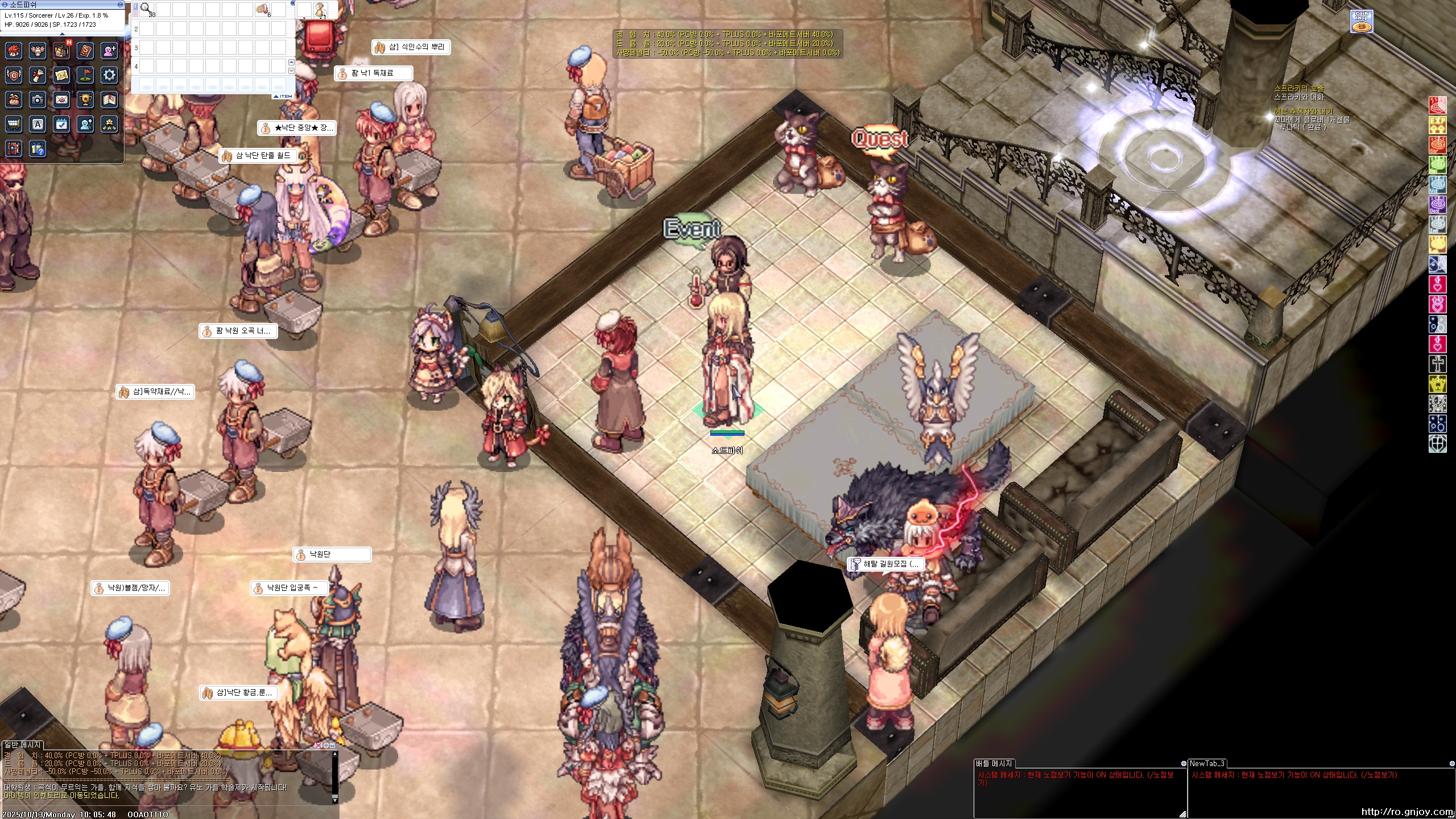The height and width of the screenshot is (819, 1456).
Task: Select the 일반 메시지 chat tab
Action: 23,744
